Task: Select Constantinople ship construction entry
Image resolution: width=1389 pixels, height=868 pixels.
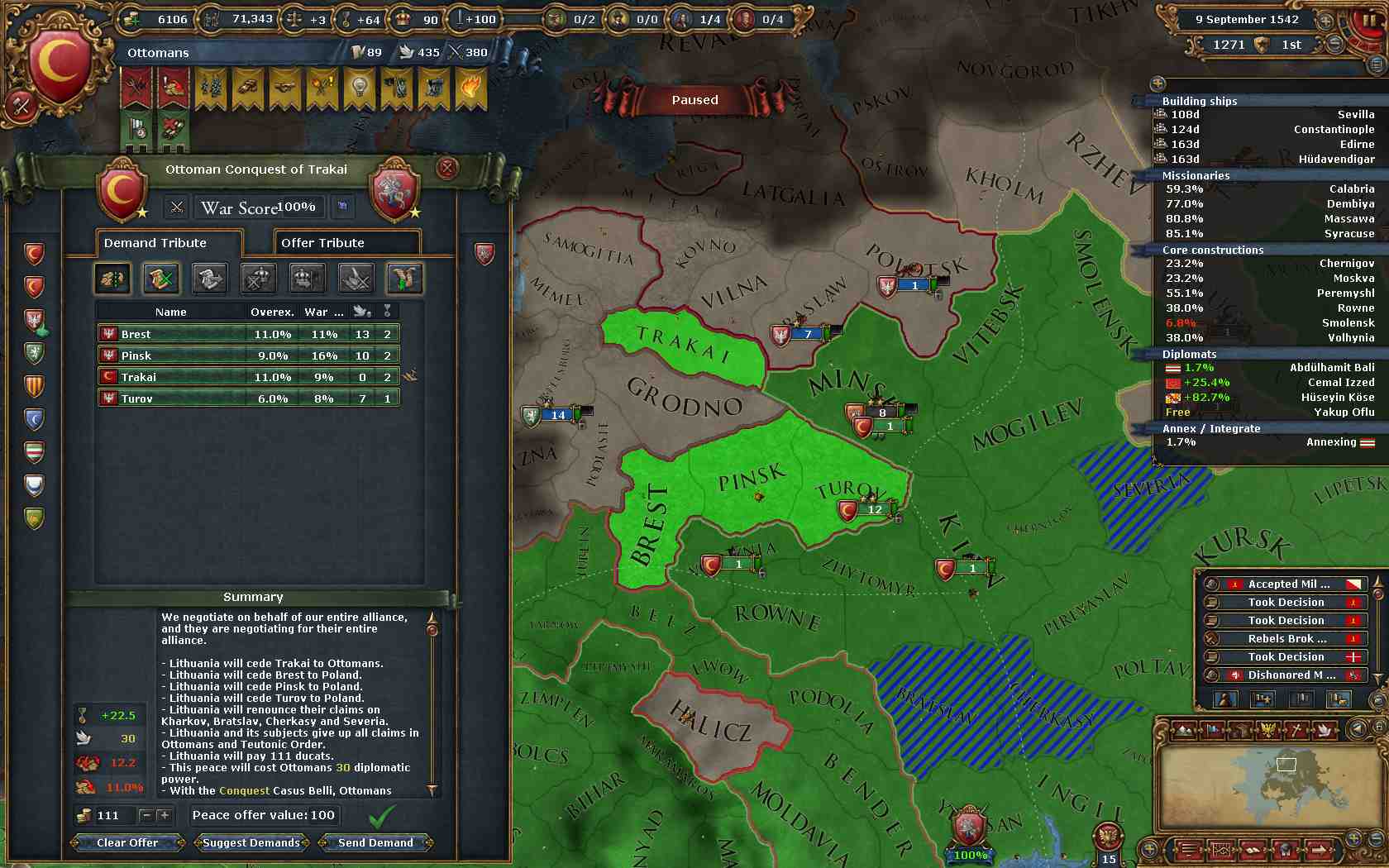Action: (1265, 130)
